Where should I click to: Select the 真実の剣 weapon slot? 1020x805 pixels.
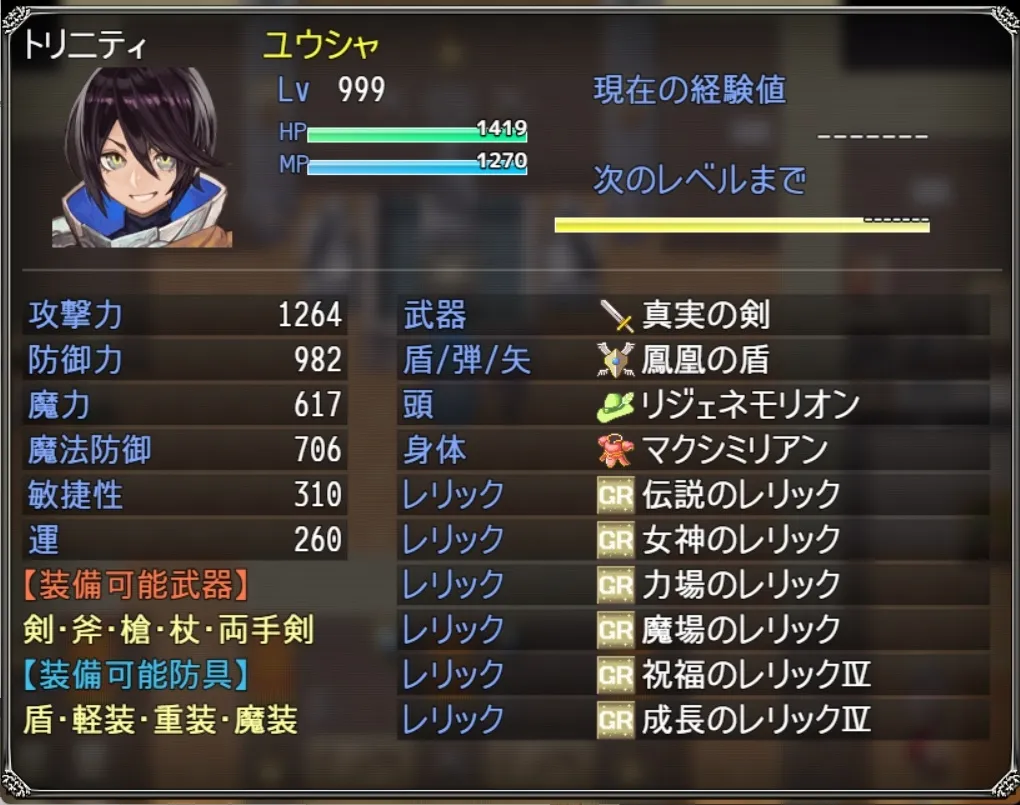[705, 316]
